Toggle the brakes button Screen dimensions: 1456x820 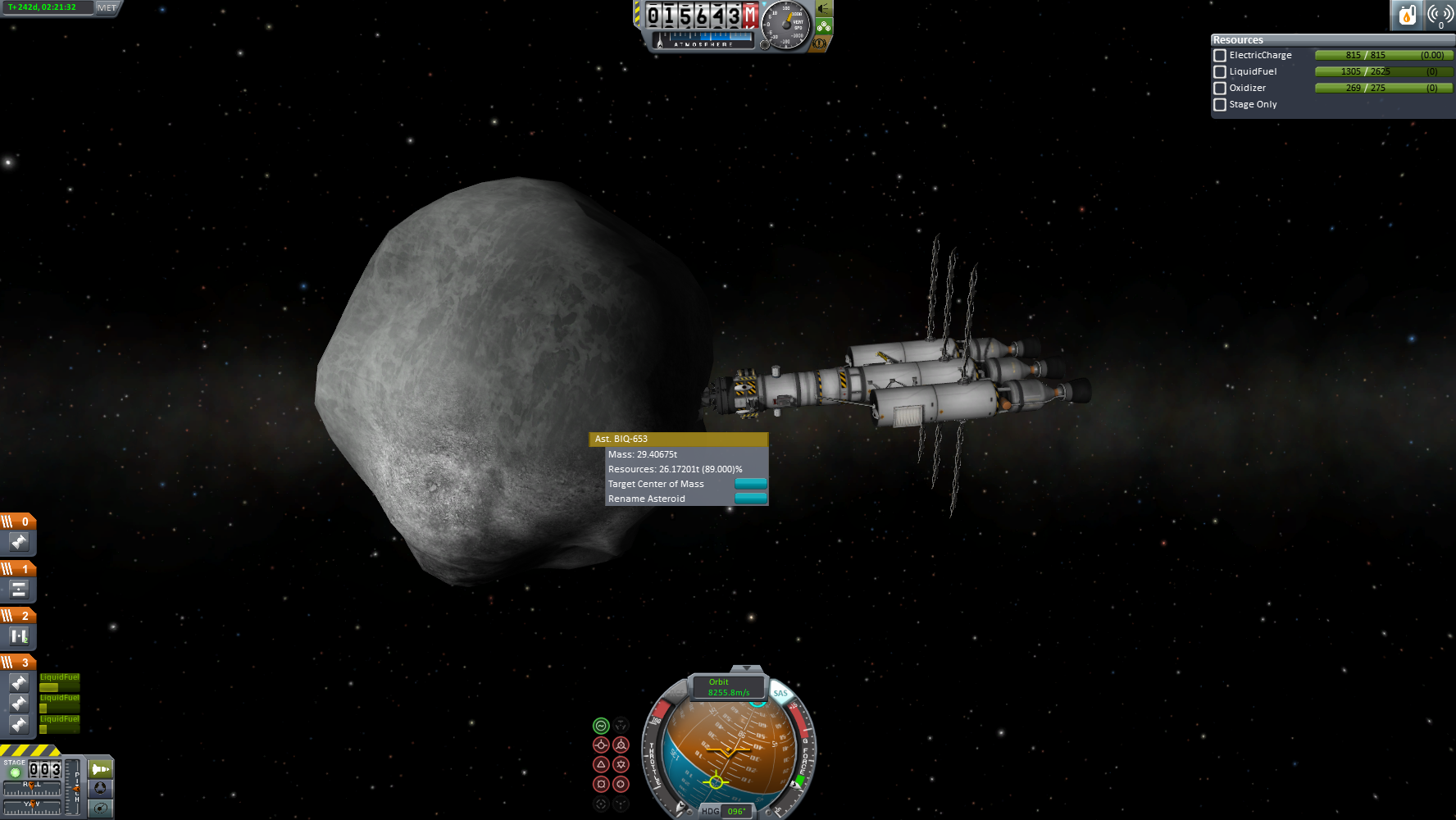pyautogui.click(x=819, y=43)
